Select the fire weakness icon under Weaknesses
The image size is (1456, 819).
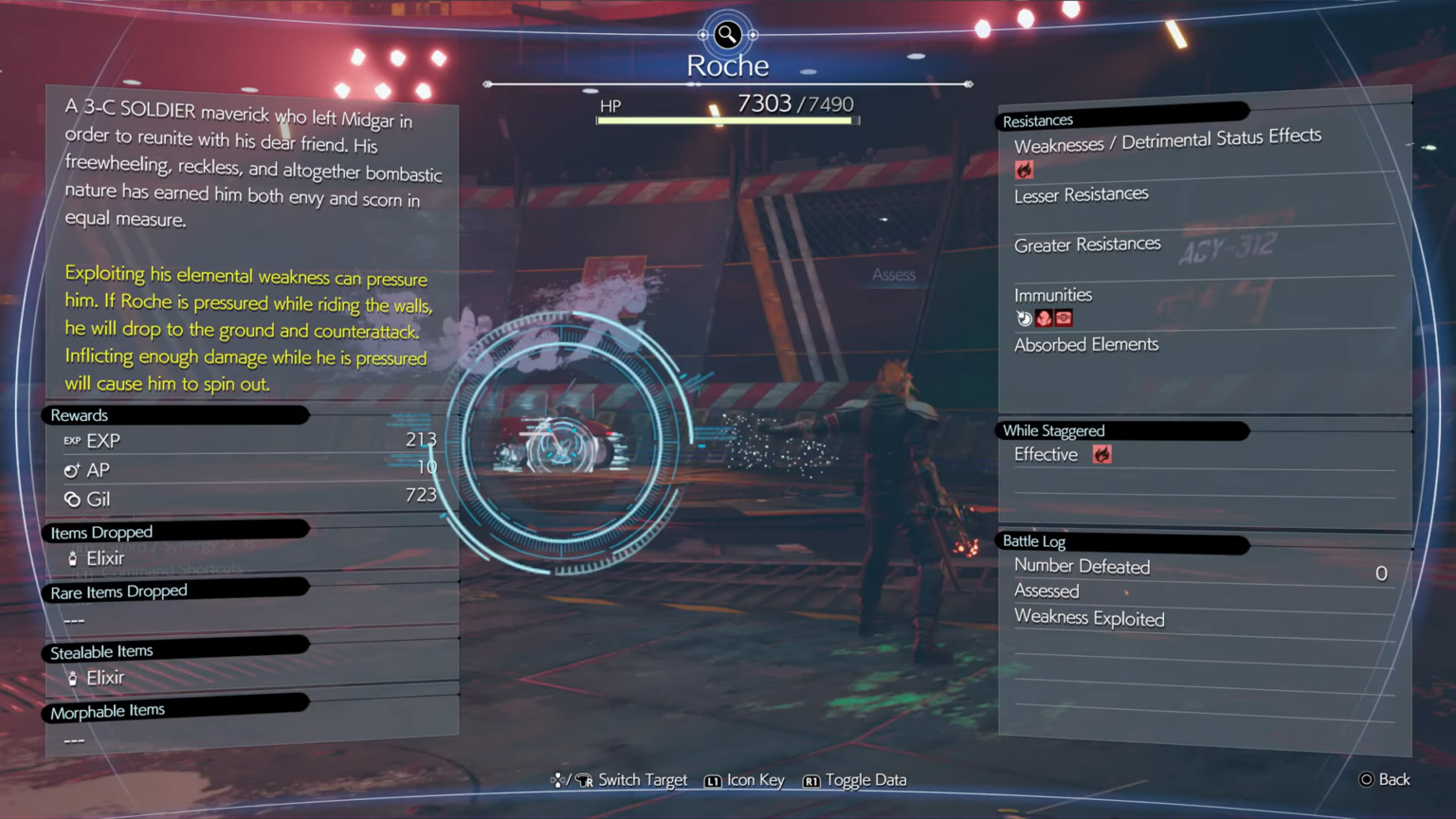pyautogui.click(x=1024, y=170)
